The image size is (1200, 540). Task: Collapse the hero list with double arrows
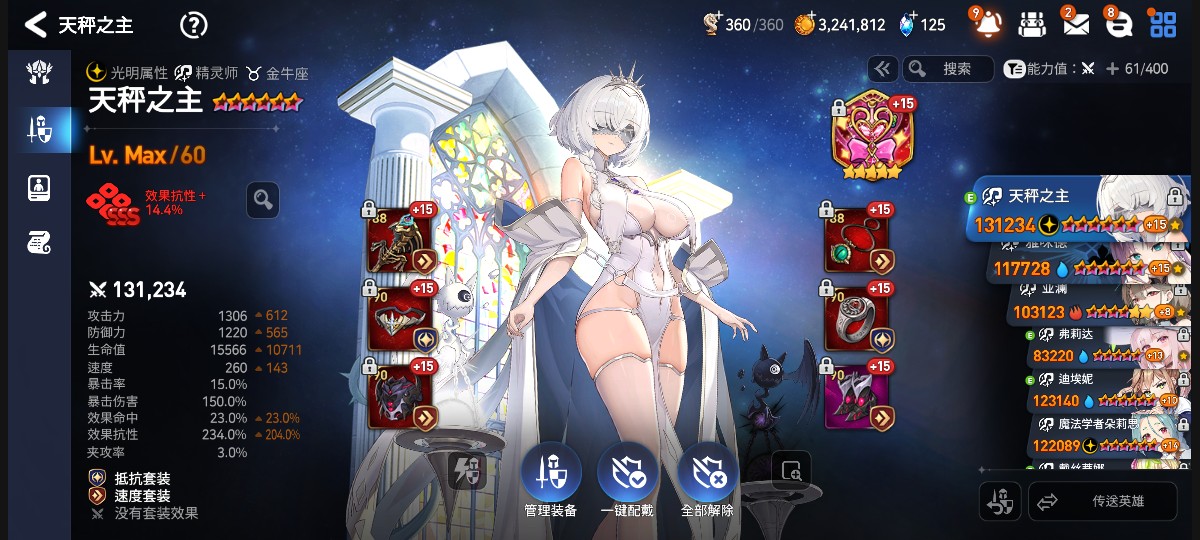(882, 69)
